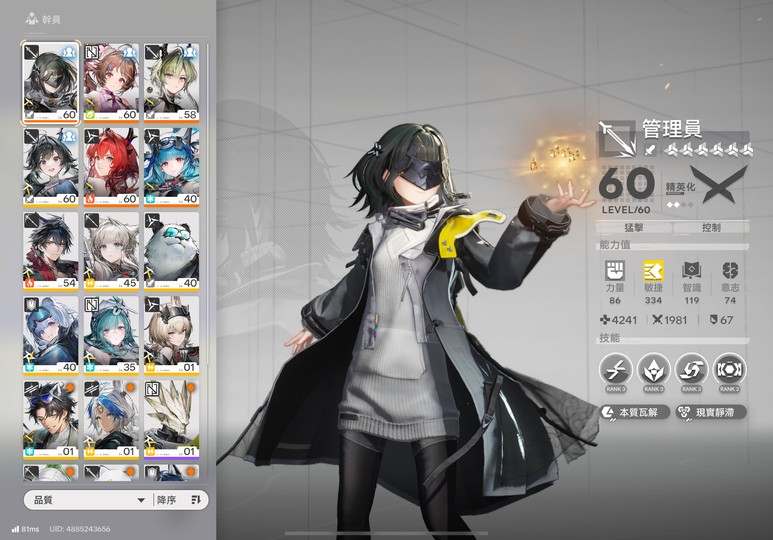The width and height of the screenshot is (773, 540).
Task: Open the level 60 upgrade display
Action: coord(627,188)
